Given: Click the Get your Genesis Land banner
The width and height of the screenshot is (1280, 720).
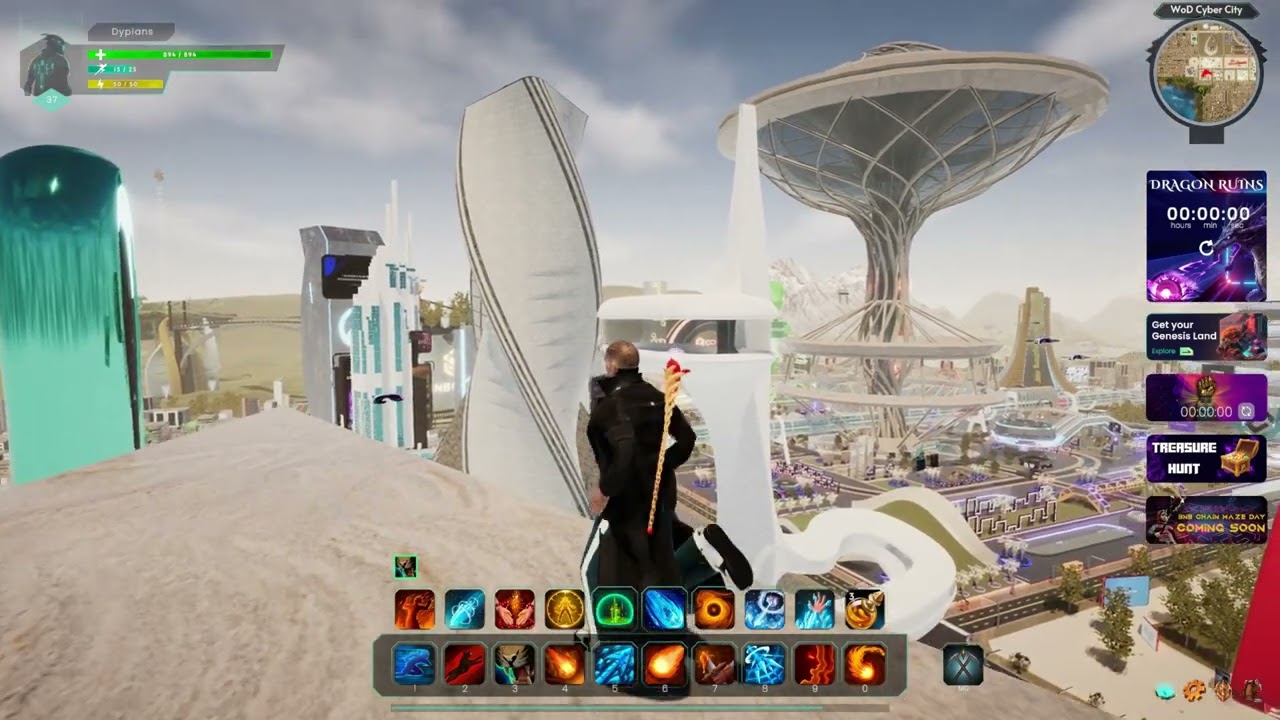Looking at the screenshot, I should pyautogui.click(x=1206, y=337).
